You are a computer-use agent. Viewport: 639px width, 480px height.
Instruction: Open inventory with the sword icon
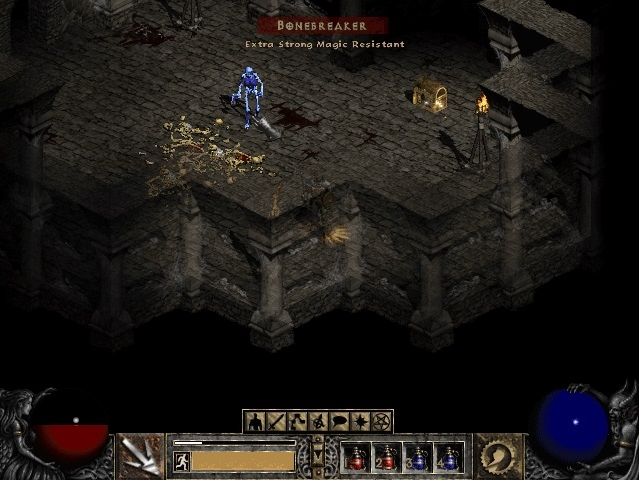coord(276,421)
